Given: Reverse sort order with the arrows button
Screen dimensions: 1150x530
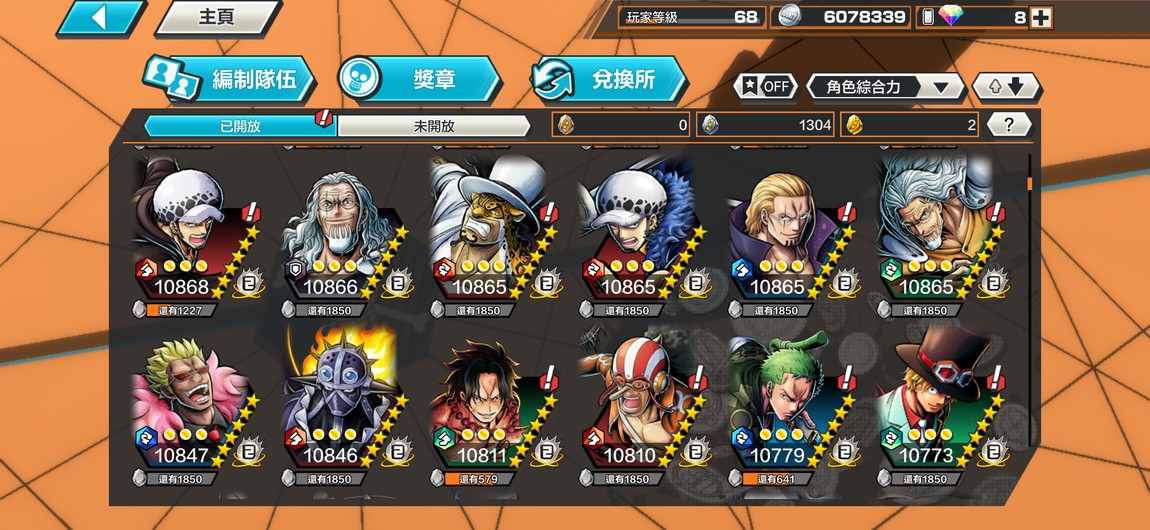Looking at the screenshot, I should [x=1006, y=87].
